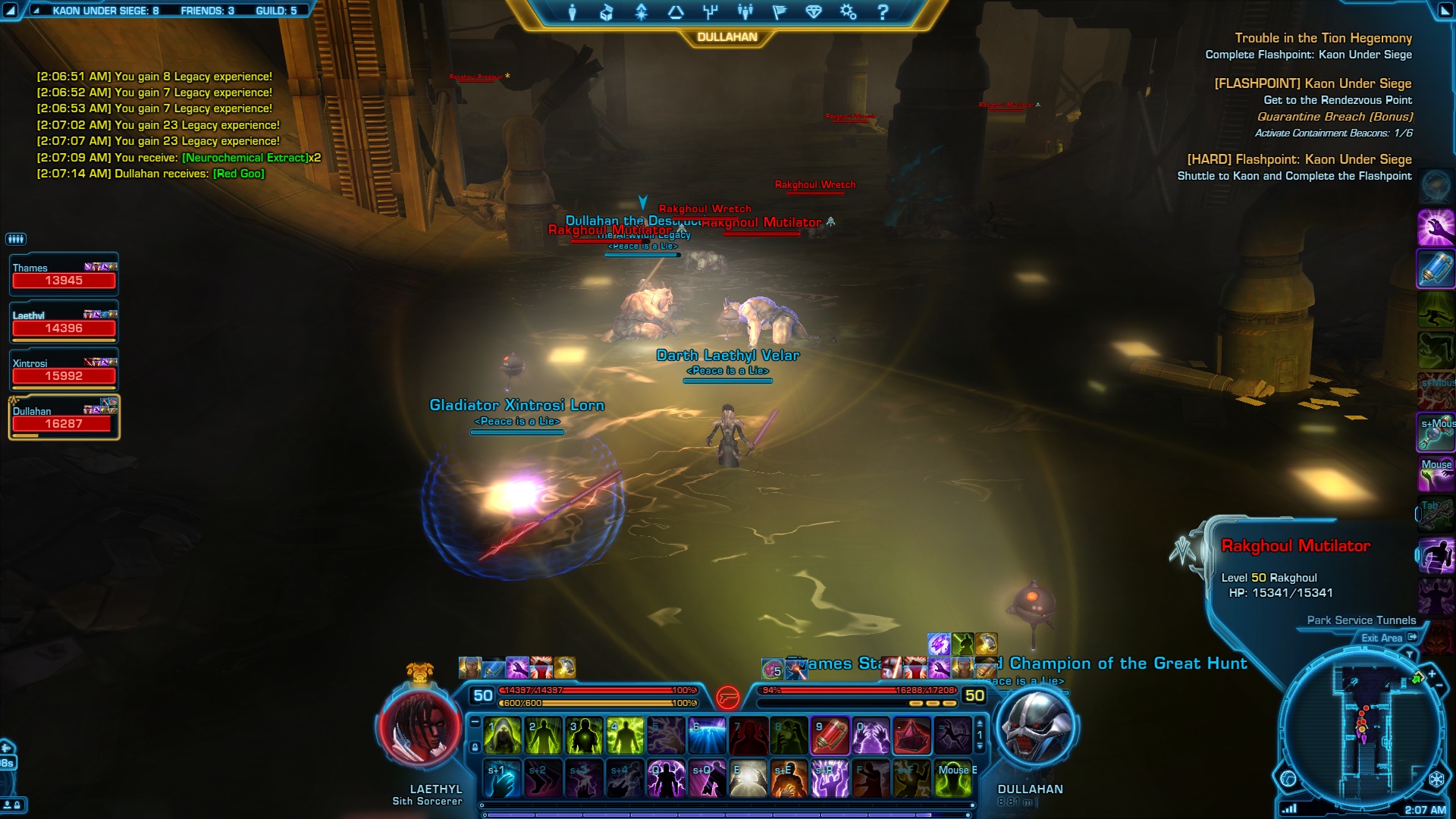Viewport: 1456px width, 819px height.
Task: Open the inventory box icon
Action: pyautogui.click(x=606, y=12)
